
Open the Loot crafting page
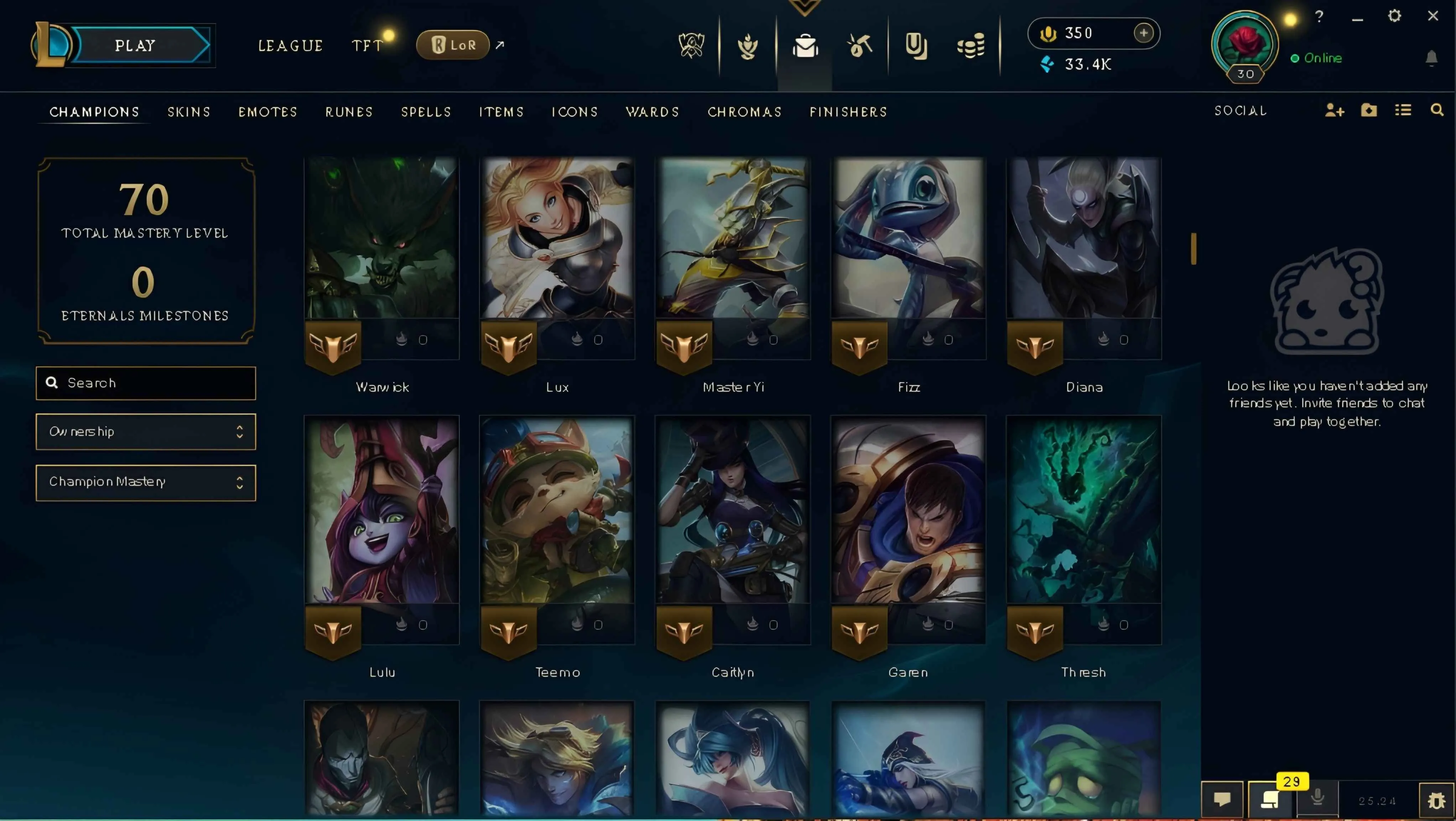click(860, 45)
